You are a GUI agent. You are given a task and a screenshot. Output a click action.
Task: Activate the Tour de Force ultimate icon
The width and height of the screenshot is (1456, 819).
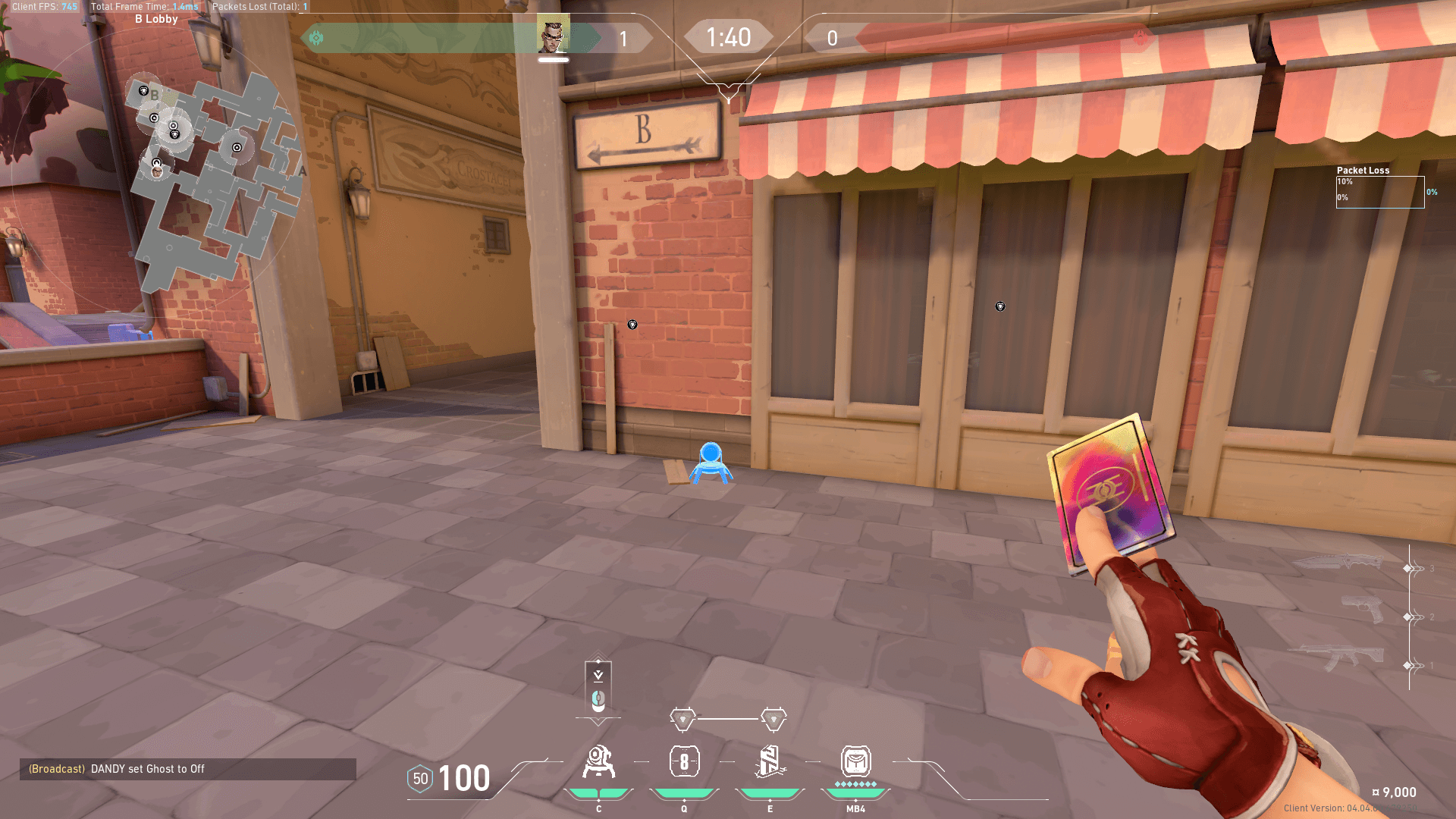pos(855,762)
